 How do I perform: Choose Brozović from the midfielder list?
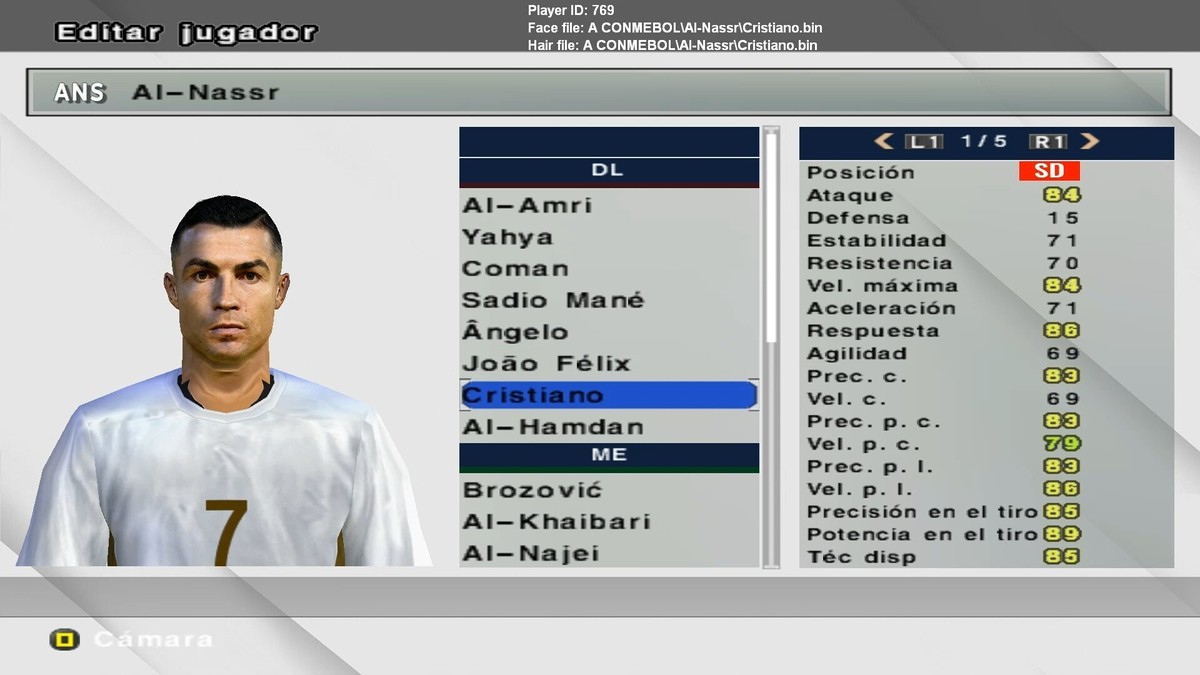[532, 490]
